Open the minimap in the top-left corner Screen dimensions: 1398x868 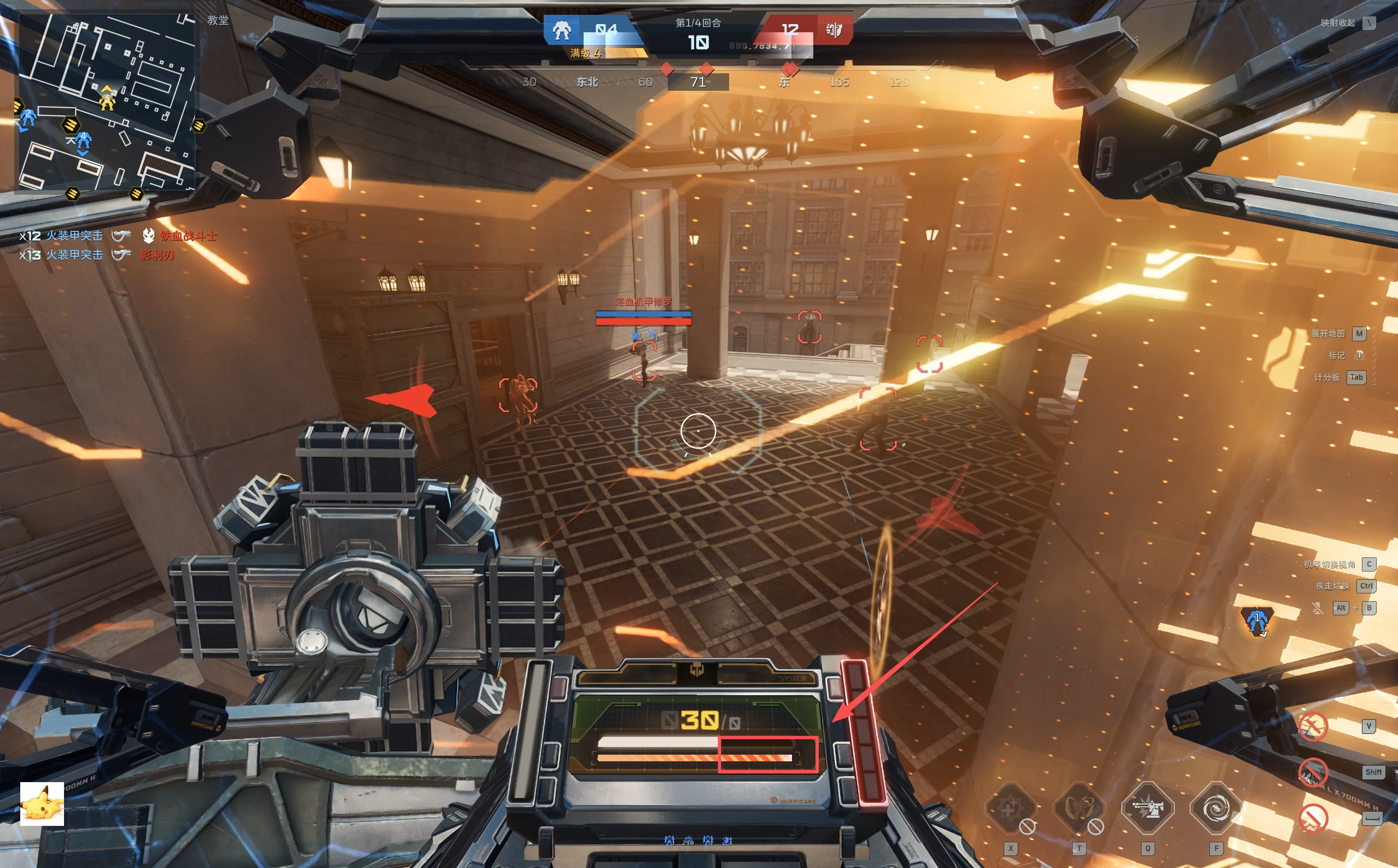107,102
